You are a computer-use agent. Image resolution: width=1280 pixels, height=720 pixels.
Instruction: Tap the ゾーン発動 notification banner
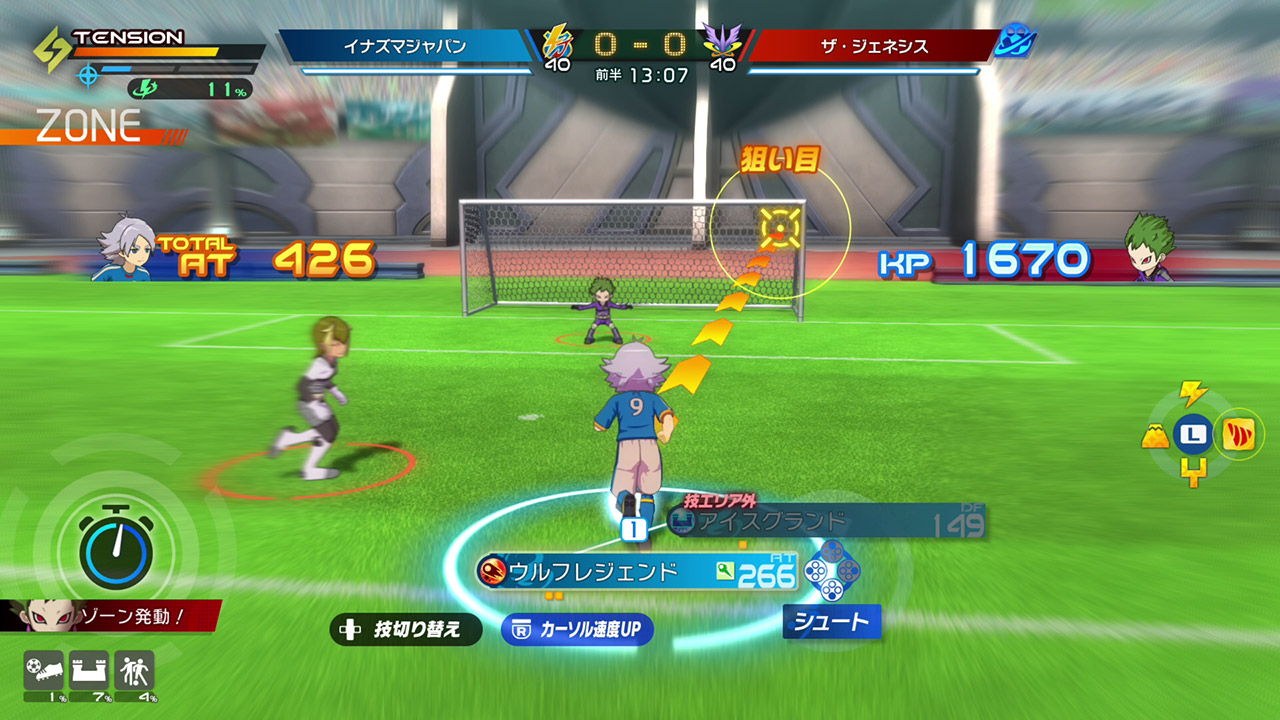click(110, 616)
